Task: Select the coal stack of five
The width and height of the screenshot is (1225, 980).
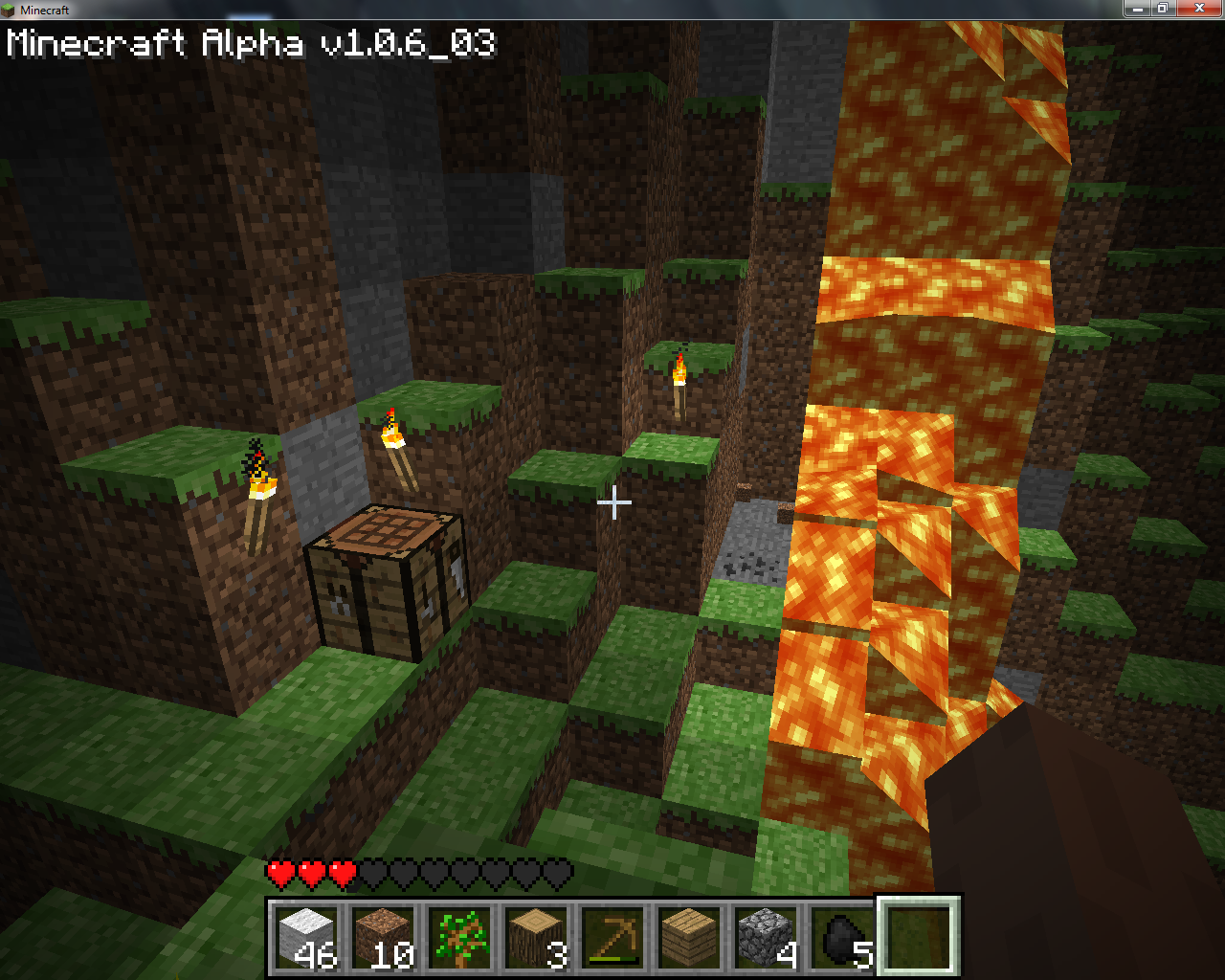Action: 842,937
